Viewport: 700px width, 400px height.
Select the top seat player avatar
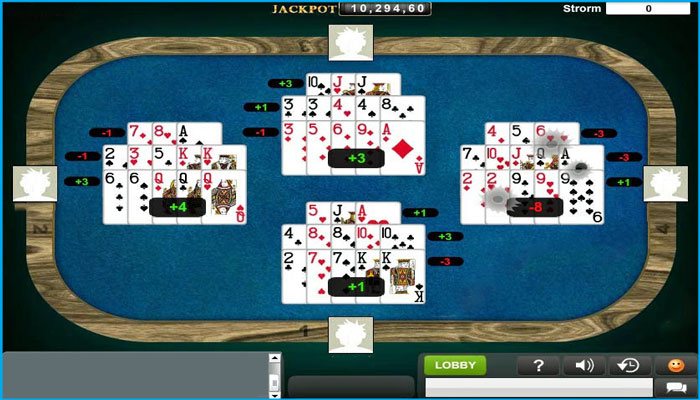tap(350, 42)
